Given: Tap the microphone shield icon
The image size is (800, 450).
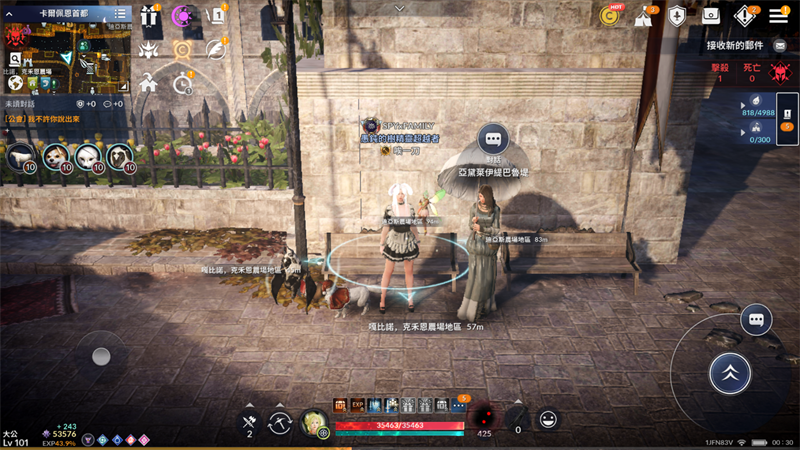Looking at the screenshot, I should [677, 16].
